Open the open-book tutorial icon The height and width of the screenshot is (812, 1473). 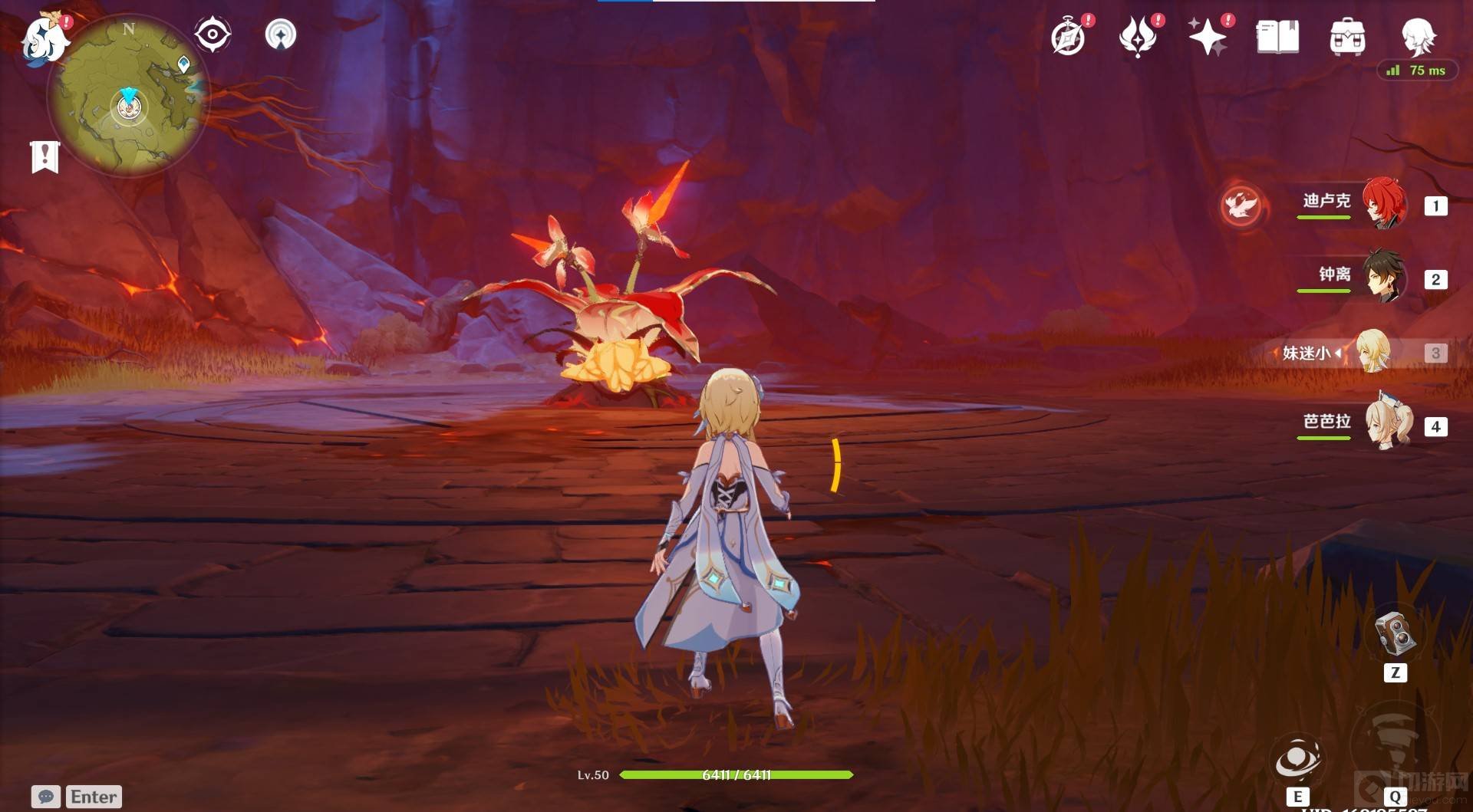click(1277, 37)
